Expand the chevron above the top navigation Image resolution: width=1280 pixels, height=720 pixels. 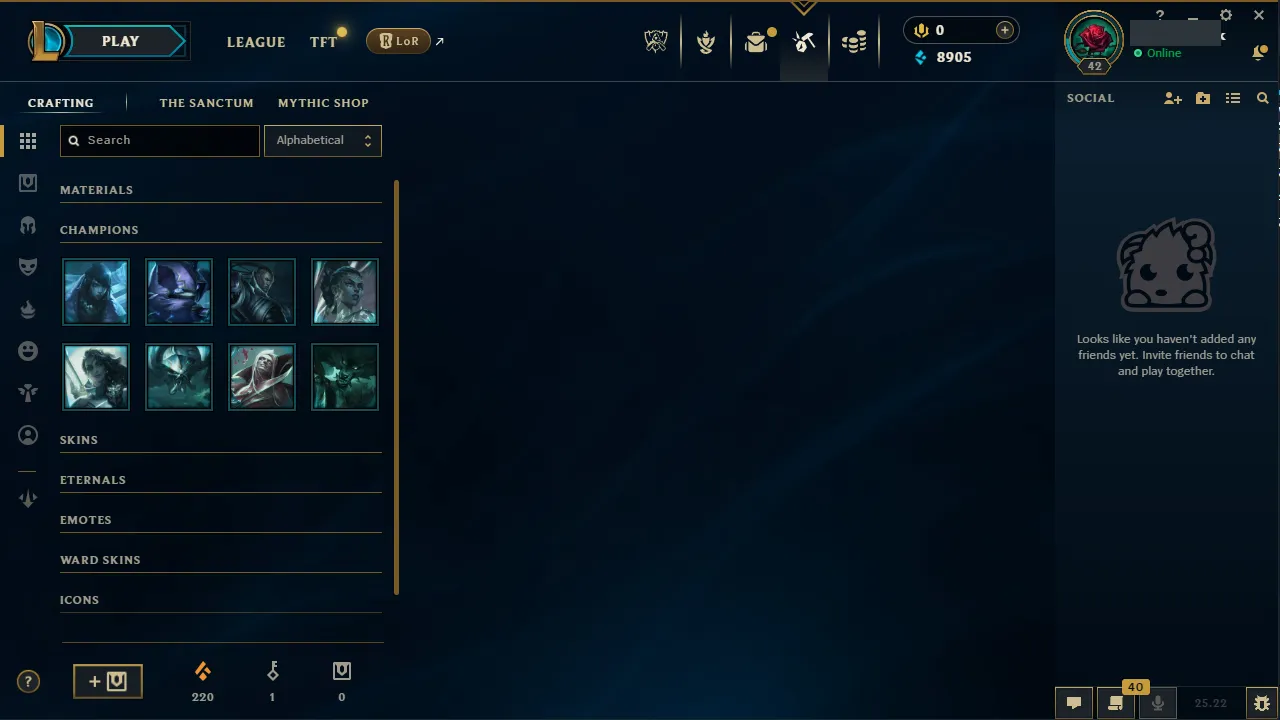[x=804, y=8]
